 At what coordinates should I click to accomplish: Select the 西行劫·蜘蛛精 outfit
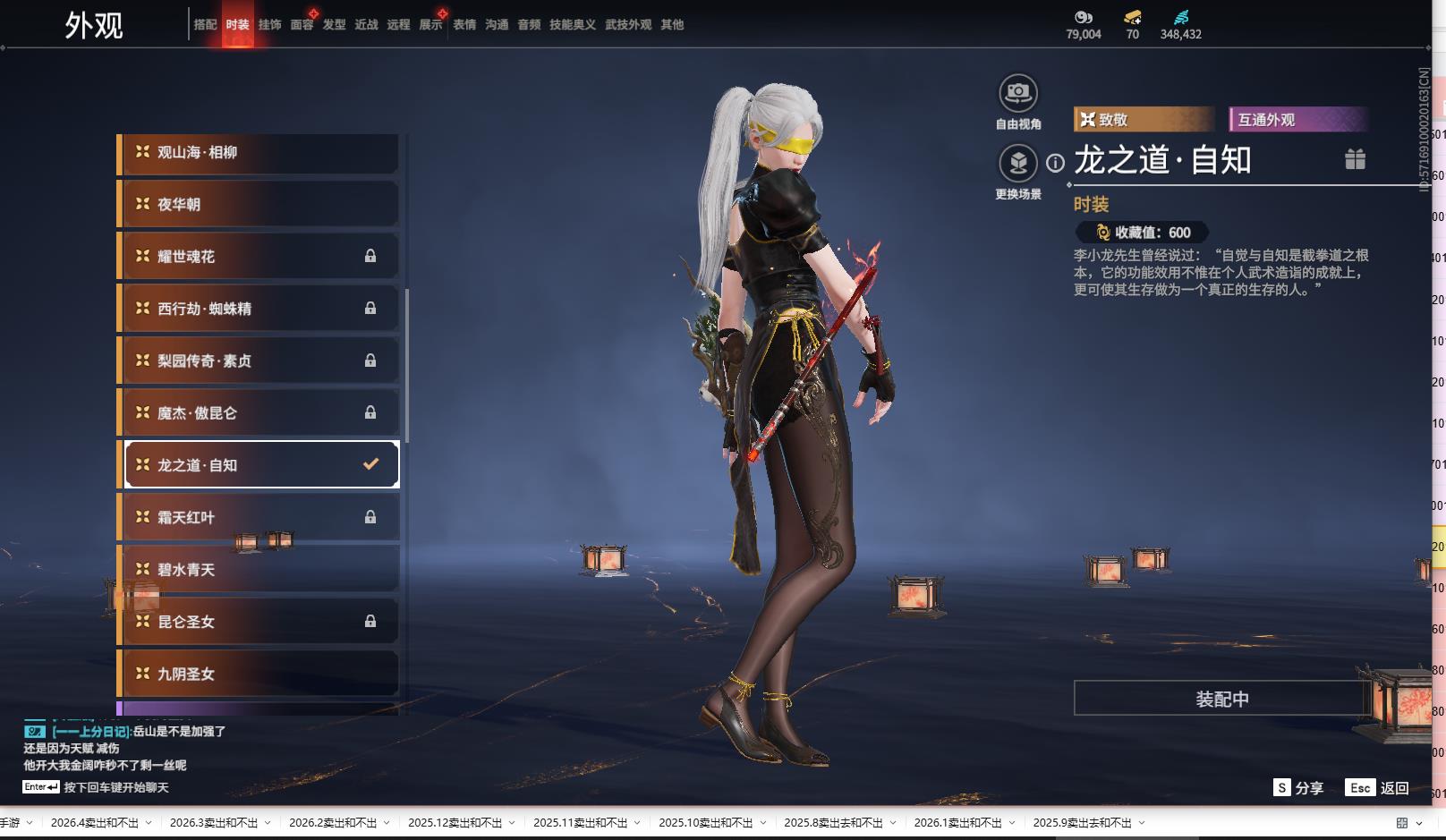pyautogui.click(x=259, y=309)
